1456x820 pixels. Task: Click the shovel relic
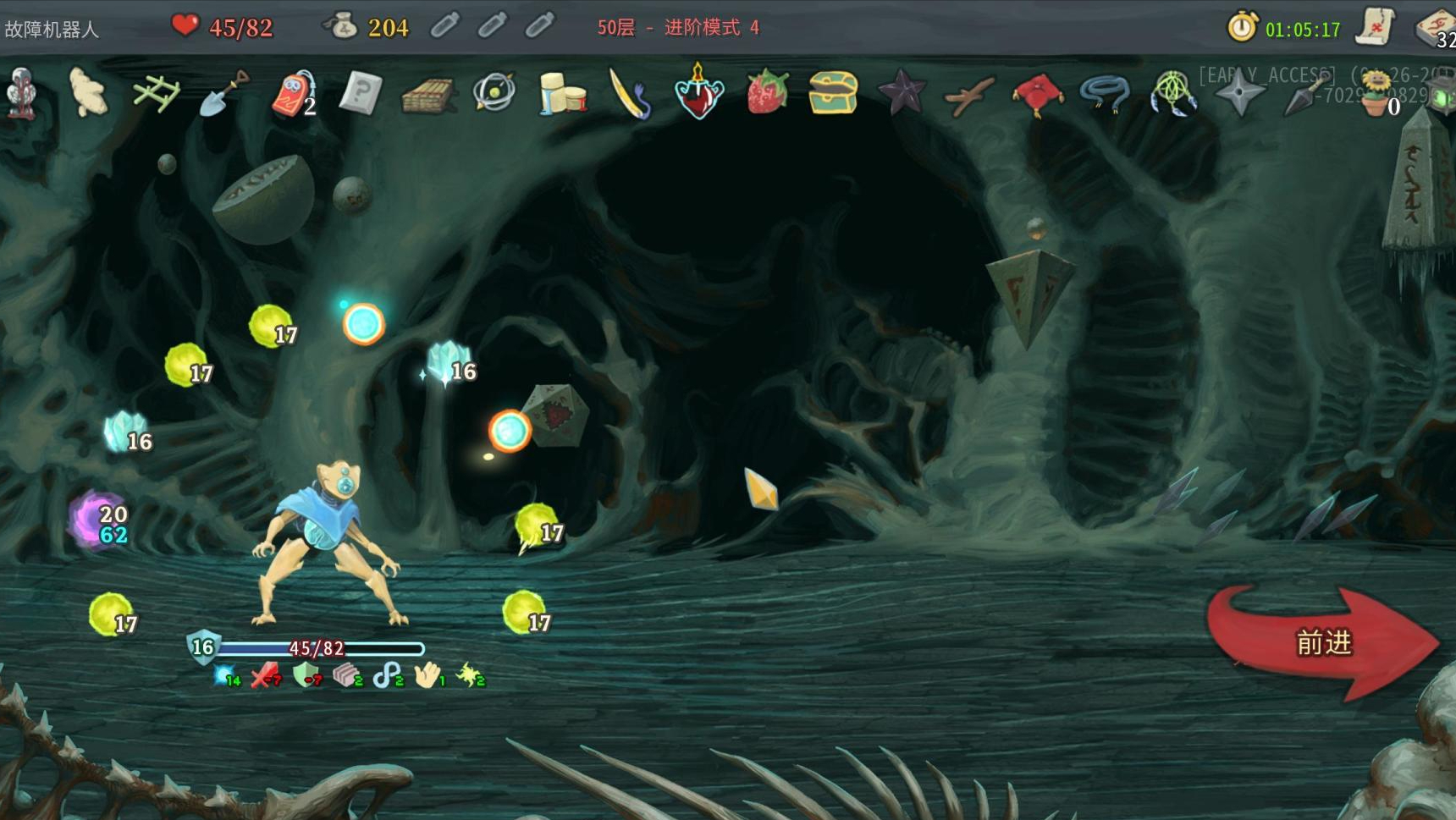223,93
